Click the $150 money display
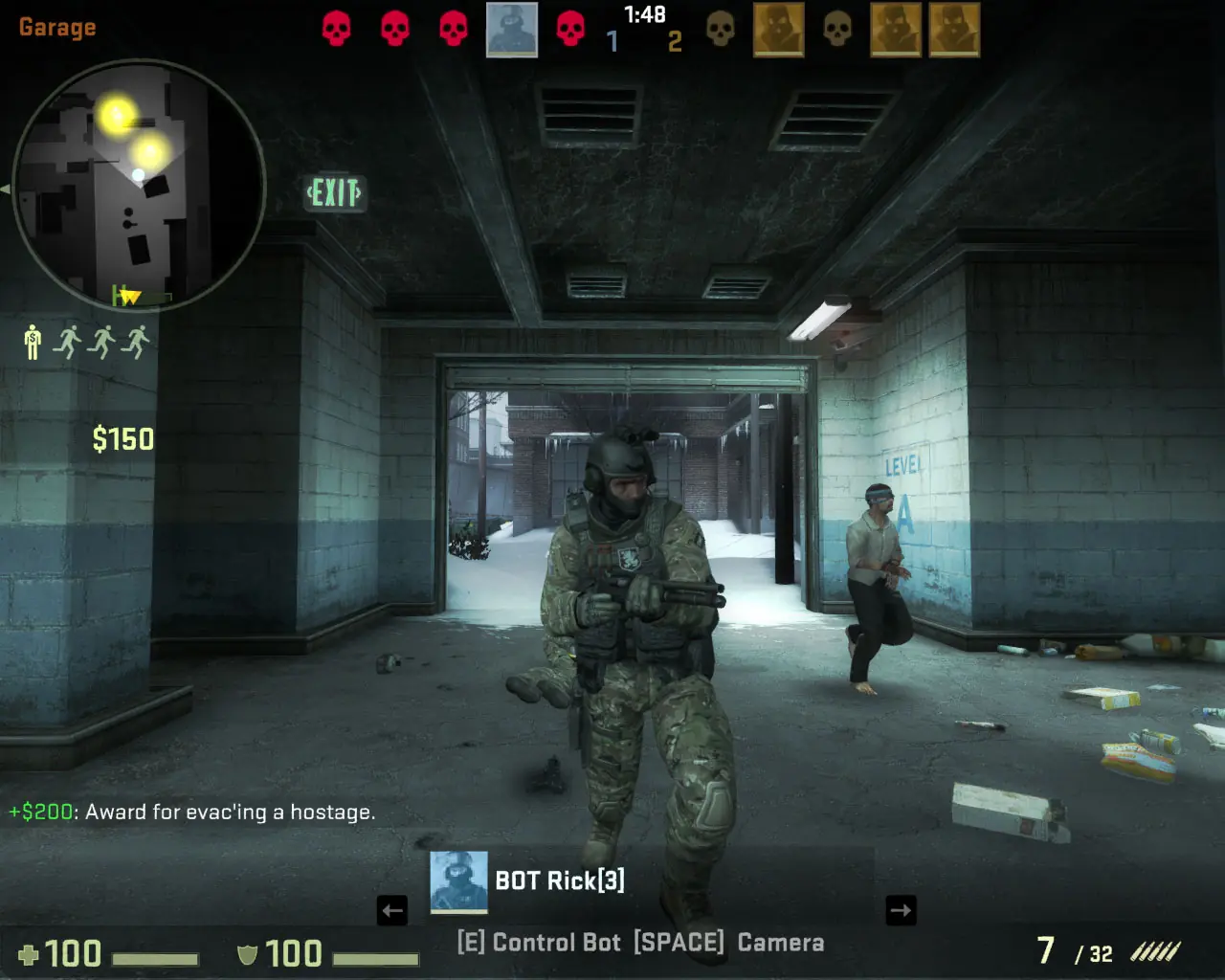 click(x=124, y=439)
